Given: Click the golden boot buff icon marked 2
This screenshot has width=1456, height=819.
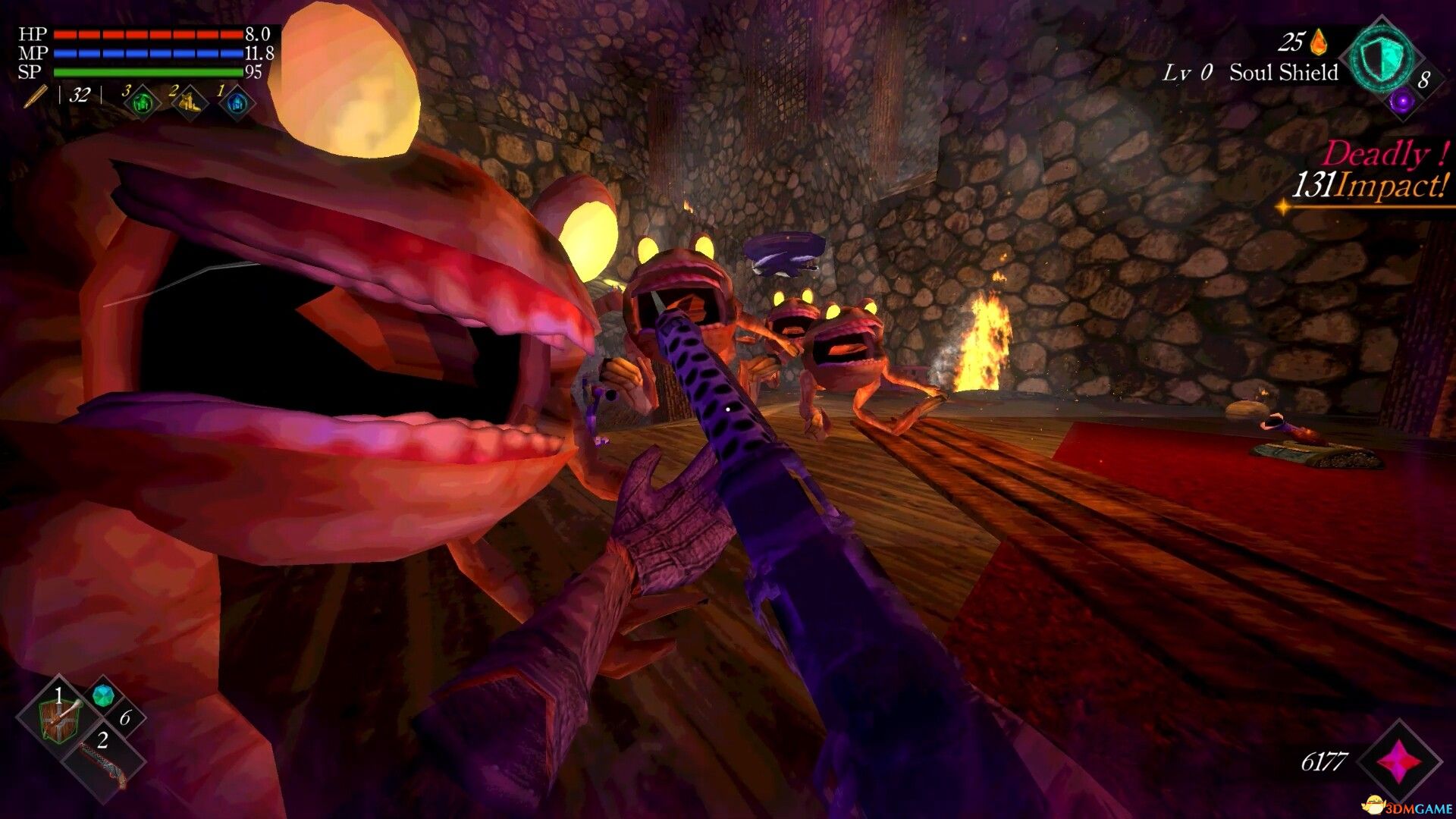Looking at the screenshot, I should 187,102.
